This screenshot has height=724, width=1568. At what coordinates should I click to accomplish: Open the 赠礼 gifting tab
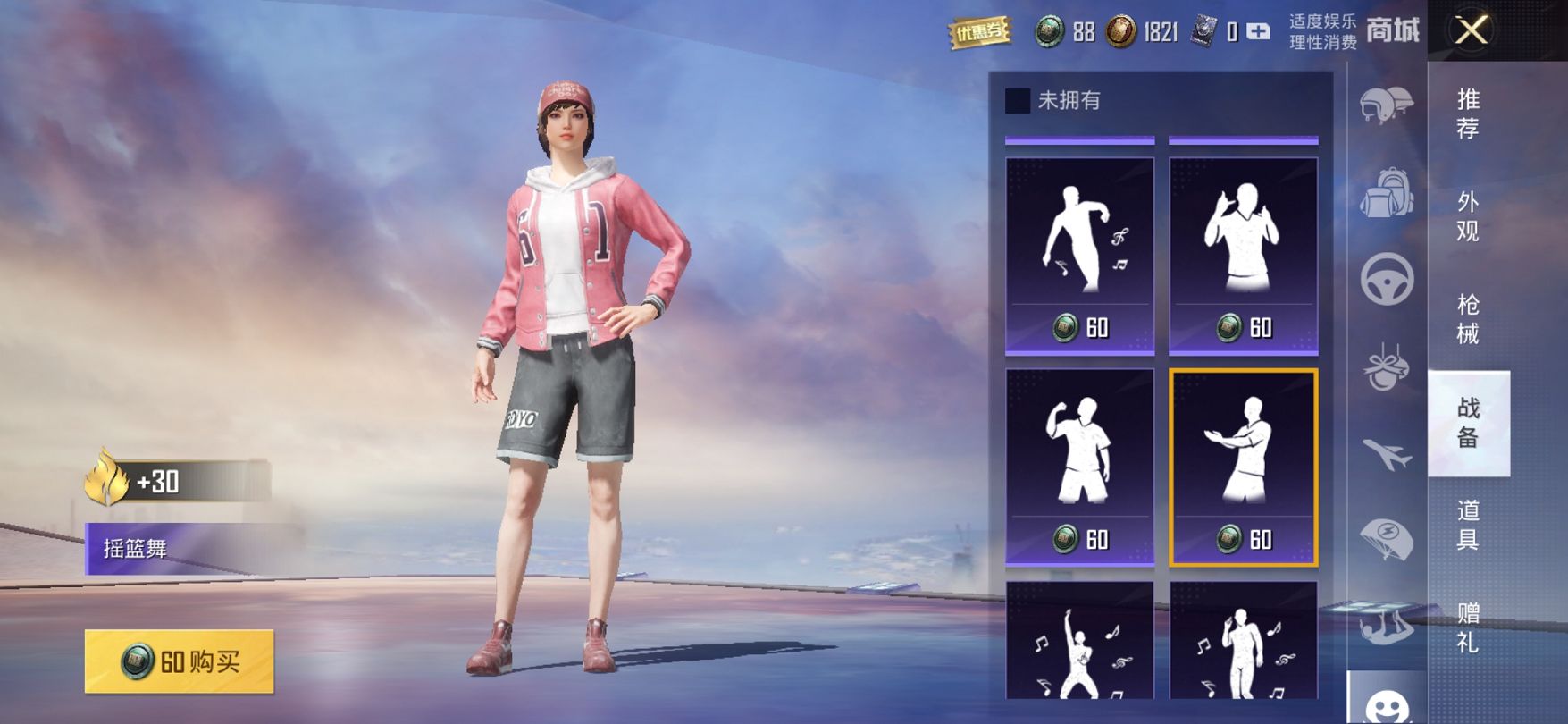pos(1468,627)
